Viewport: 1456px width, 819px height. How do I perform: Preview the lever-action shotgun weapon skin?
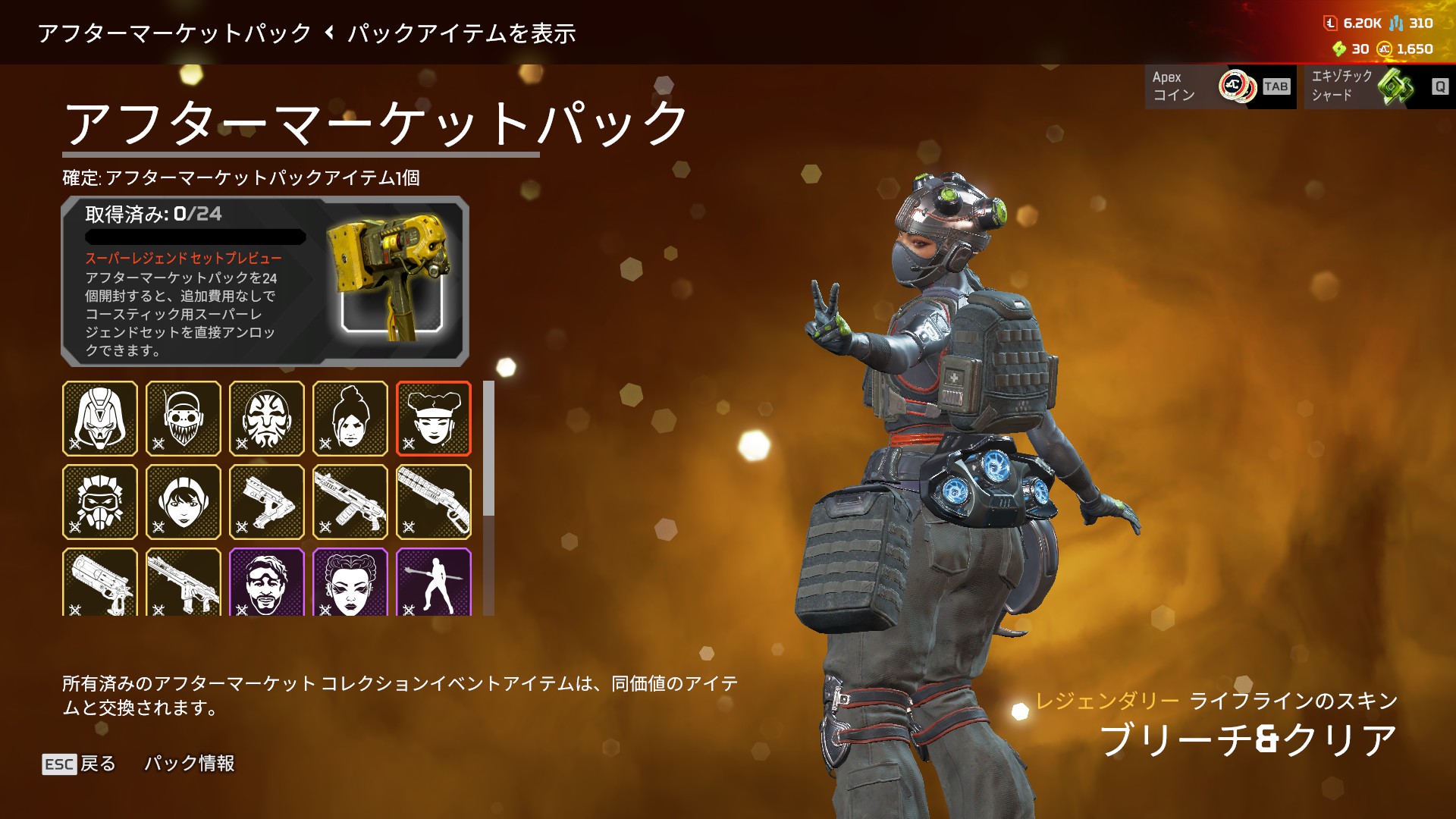click(x=434, y=502)
